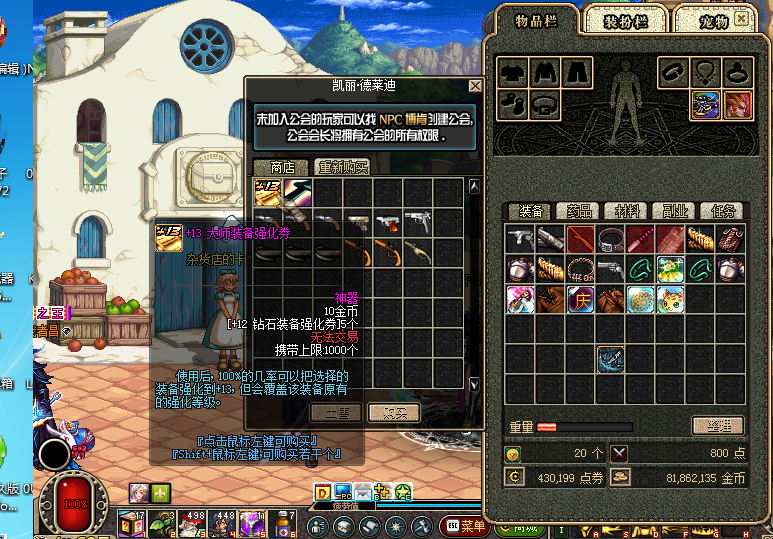Image resolution: width=773 pixels, height=539 pixels.
Task: Show the 药品 consumables category
Action: coord(578,211)
